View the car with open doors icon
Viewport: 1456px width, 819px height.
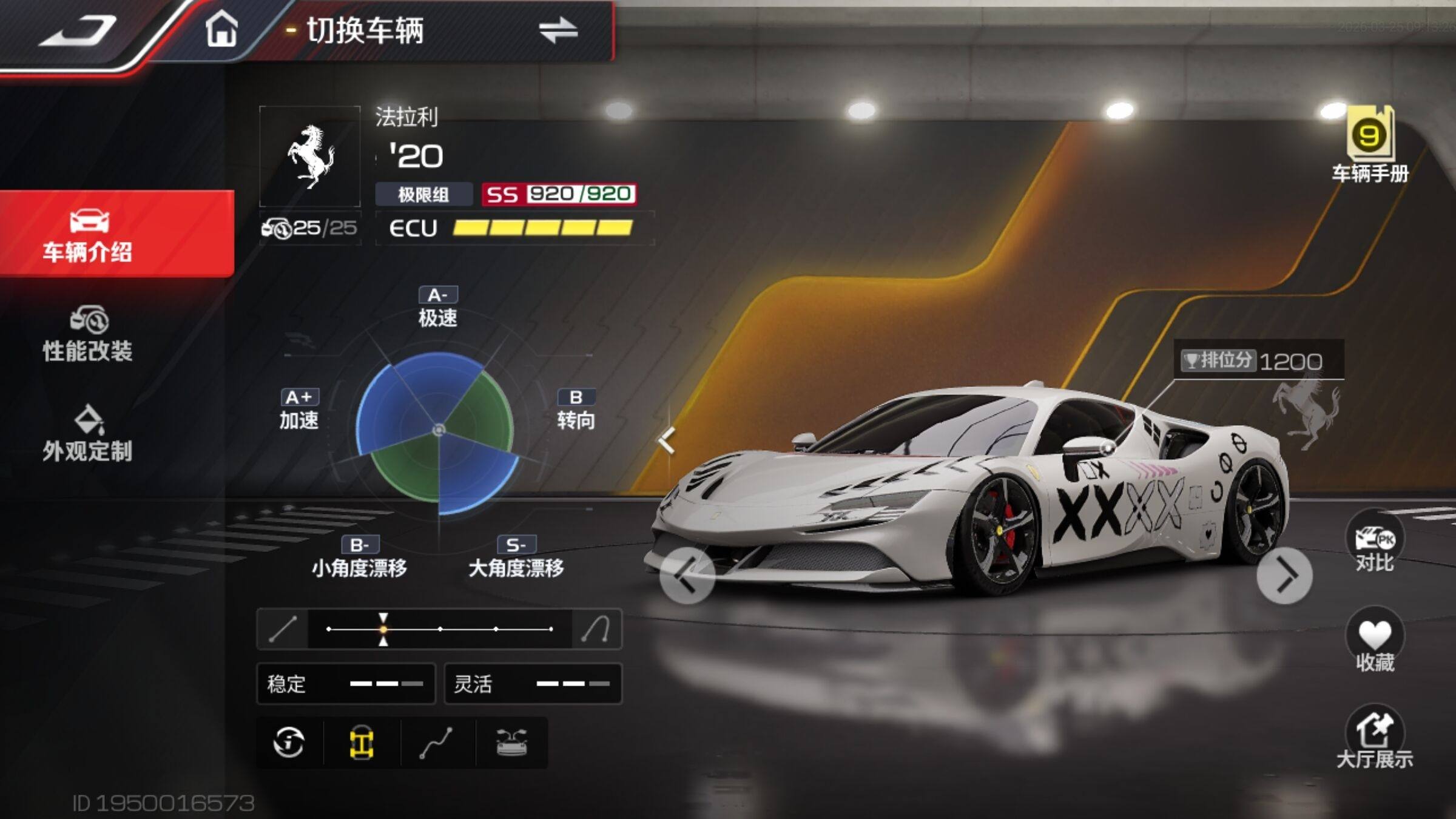[x=511, y=743]
